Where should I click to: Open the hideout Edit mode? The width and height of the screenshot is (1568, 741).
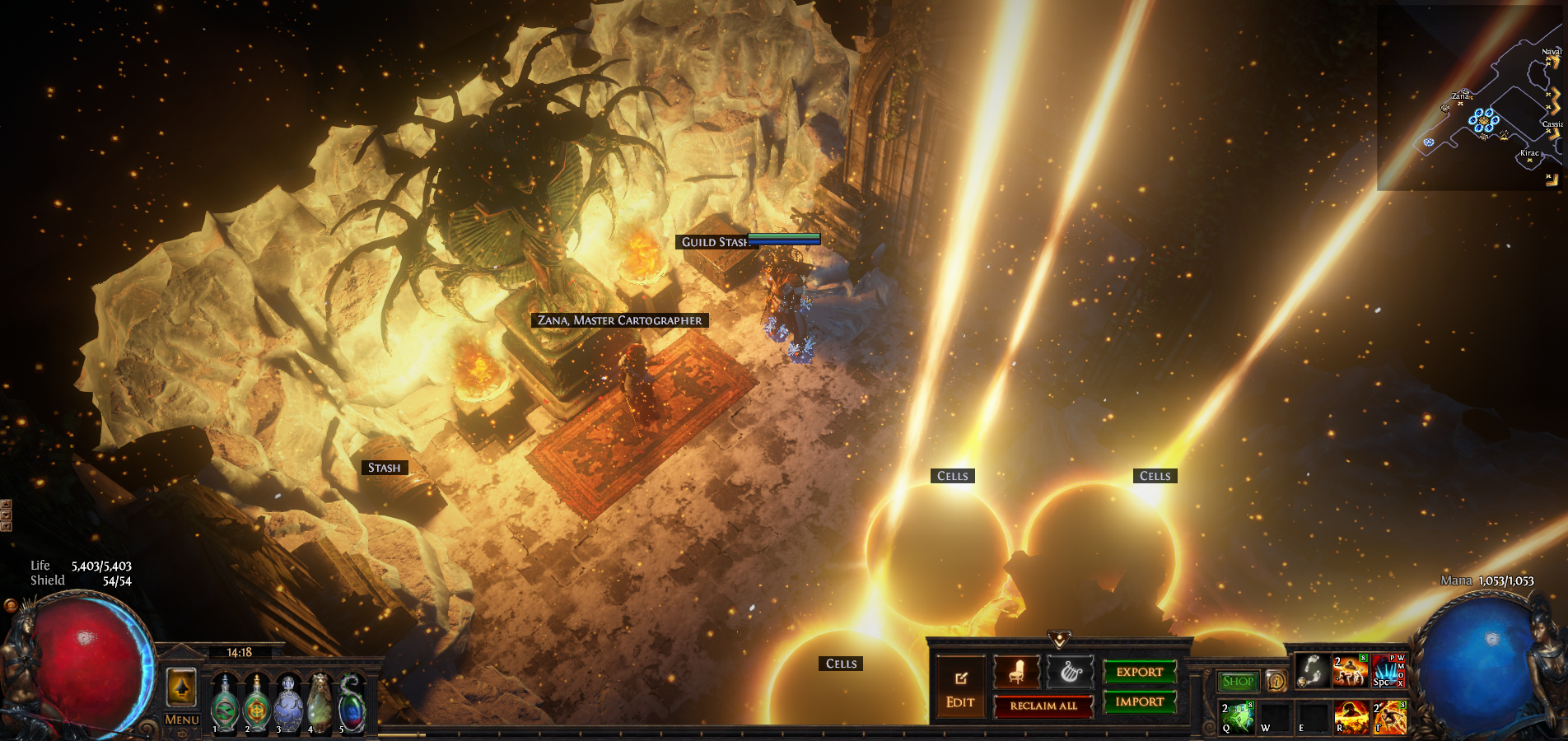[960, 688]
